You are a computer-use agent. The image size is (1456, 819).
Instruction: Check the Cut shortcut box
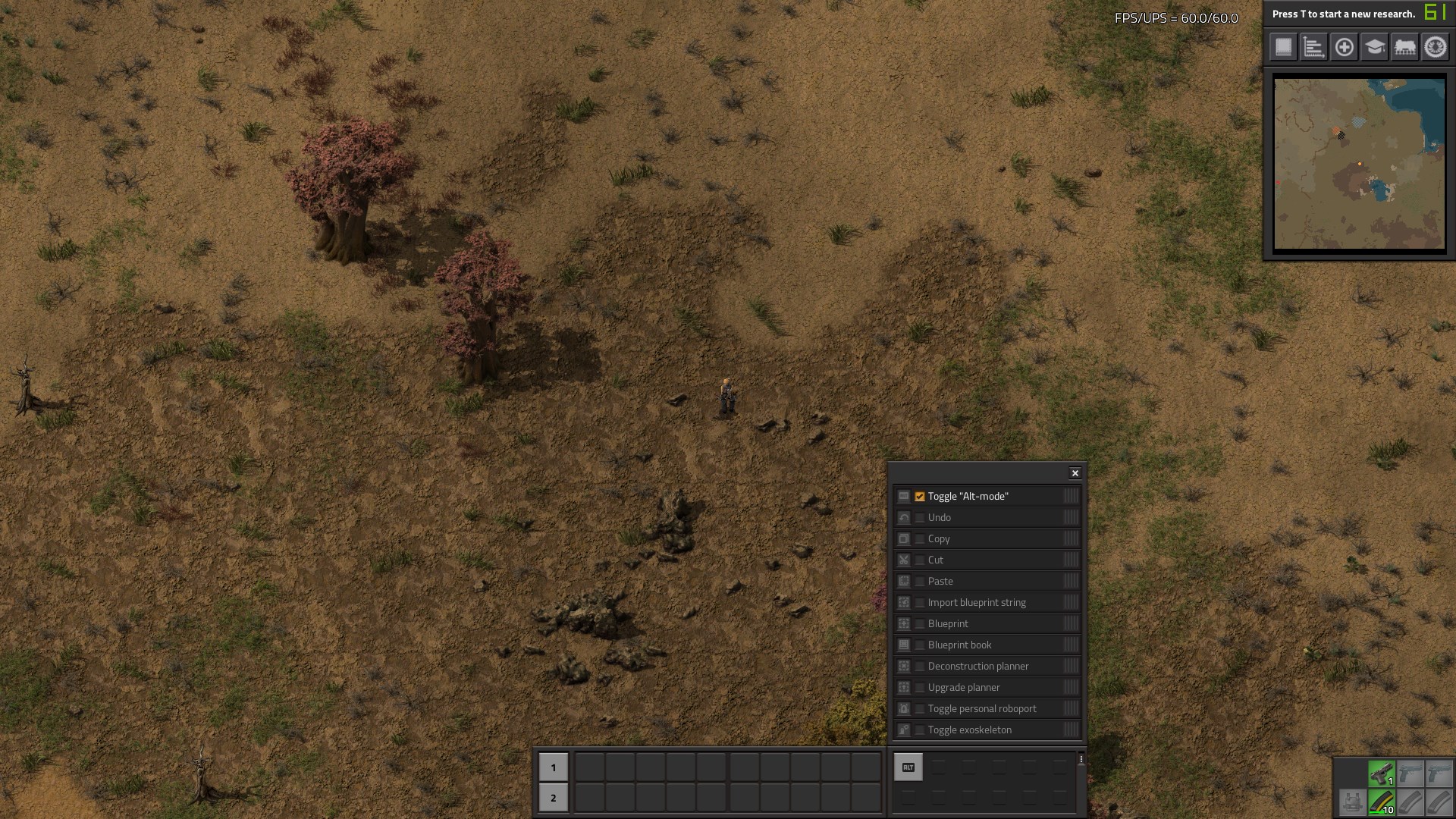(x=920, y=560)
